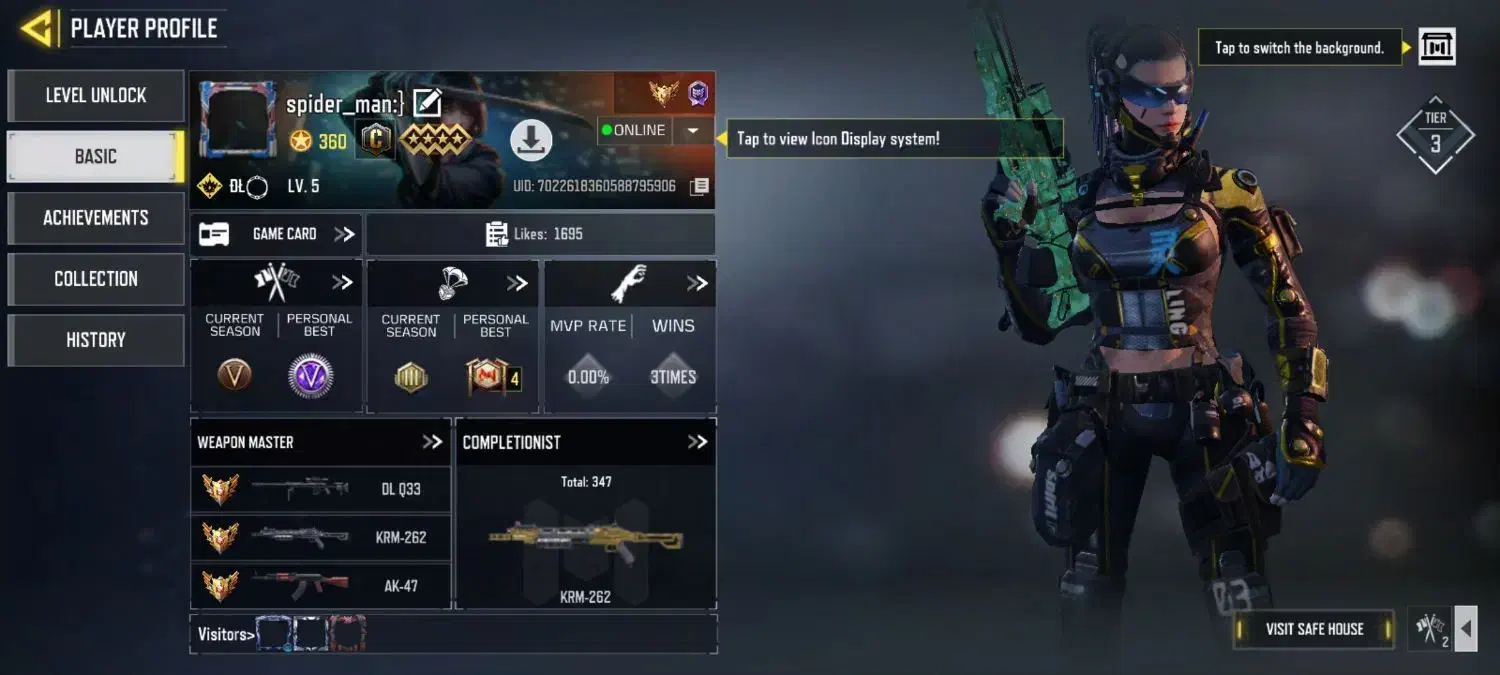Show the Collection tab
Image resolution: width=1500 pixels, height=675 pixels.
pyautogui.click(x=96, y=279)
